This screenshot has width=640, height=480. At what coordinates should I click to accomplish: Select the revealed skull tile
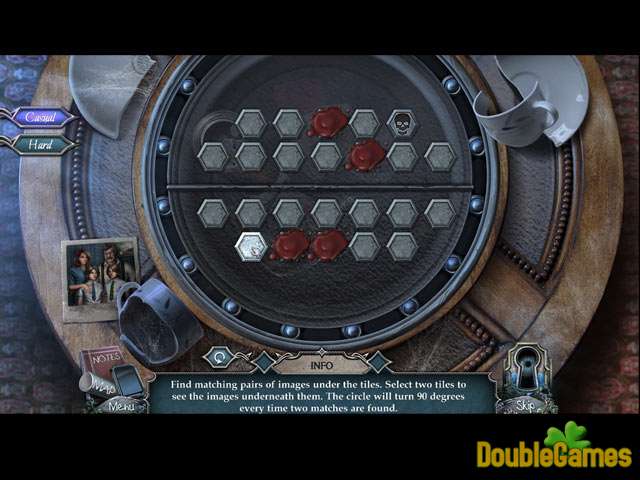coord(402,123)
